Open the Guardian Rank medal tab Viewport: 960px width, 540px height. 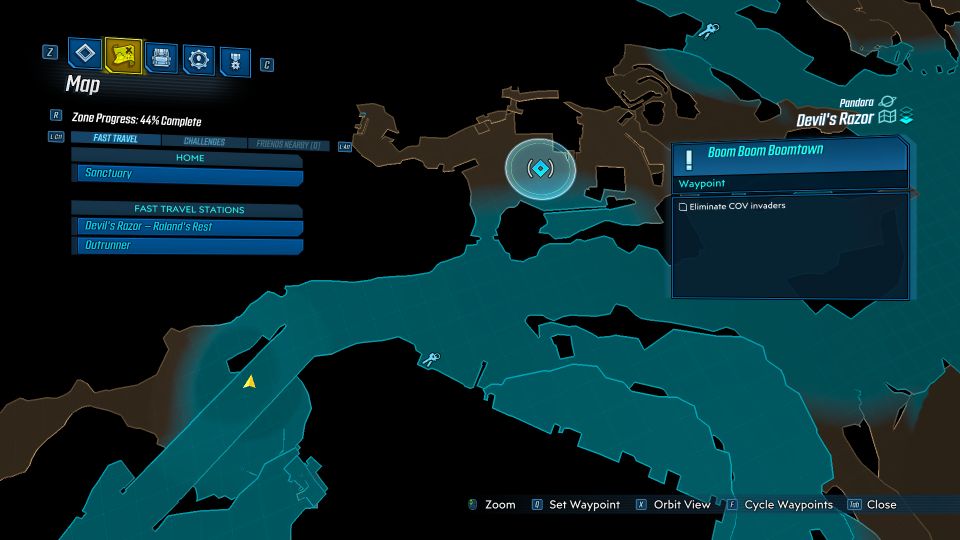pos(236,58)
